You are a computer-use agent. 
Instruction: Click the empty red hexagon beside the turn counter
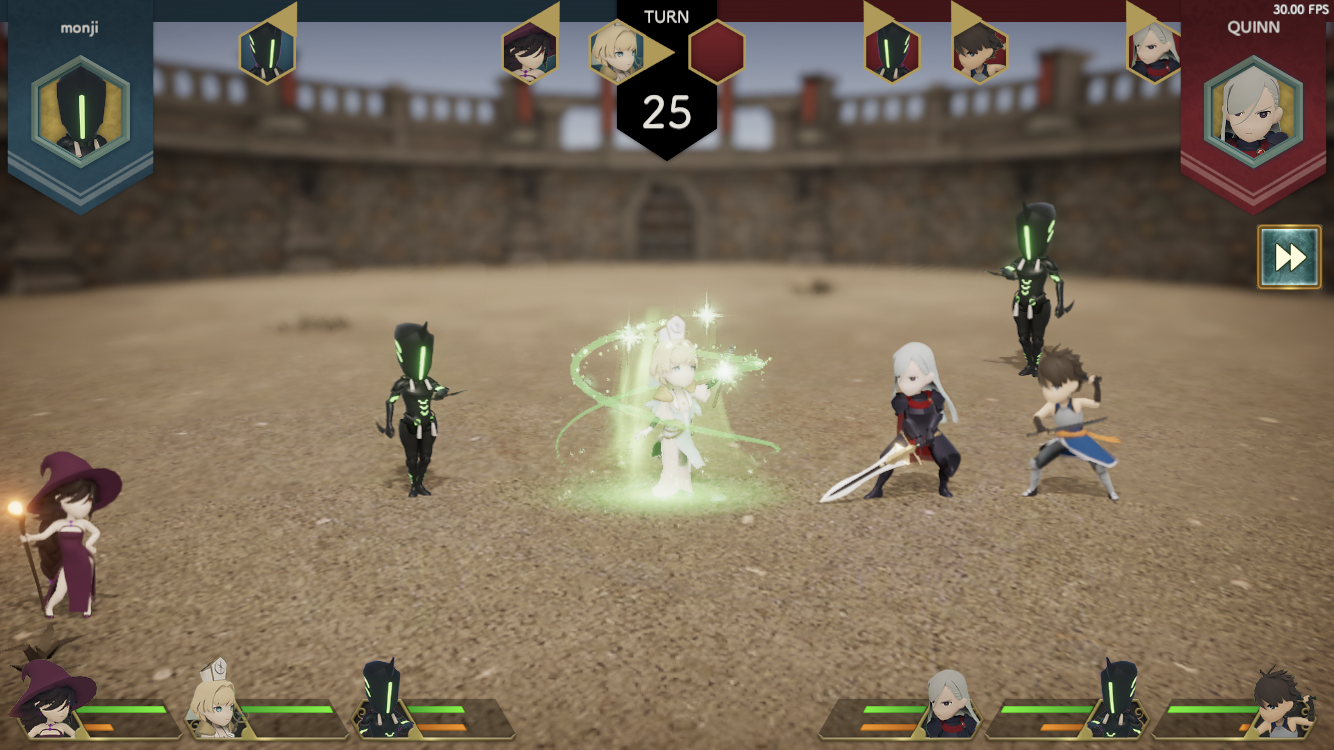coord(717,52)
